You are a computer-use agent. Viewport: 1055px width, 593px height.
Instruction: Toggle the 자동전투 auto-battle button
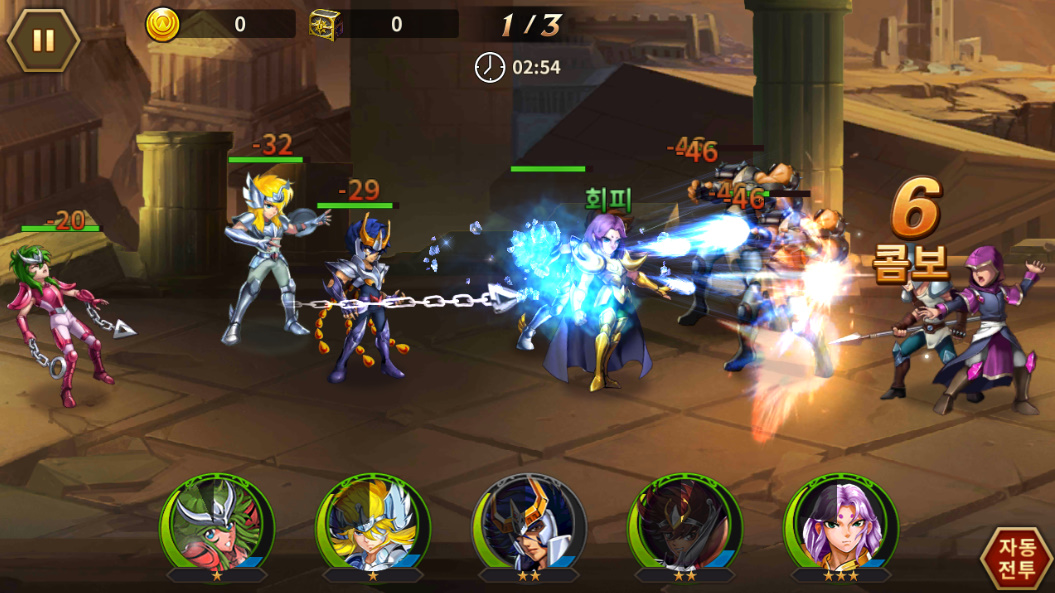coord(1016,557)
